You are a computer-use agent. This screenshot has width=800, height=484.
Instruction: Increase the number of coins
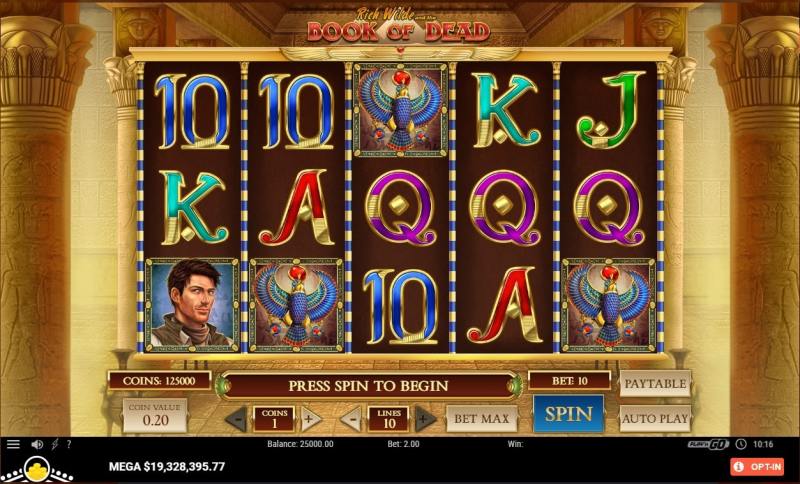(x=311, y=419)
